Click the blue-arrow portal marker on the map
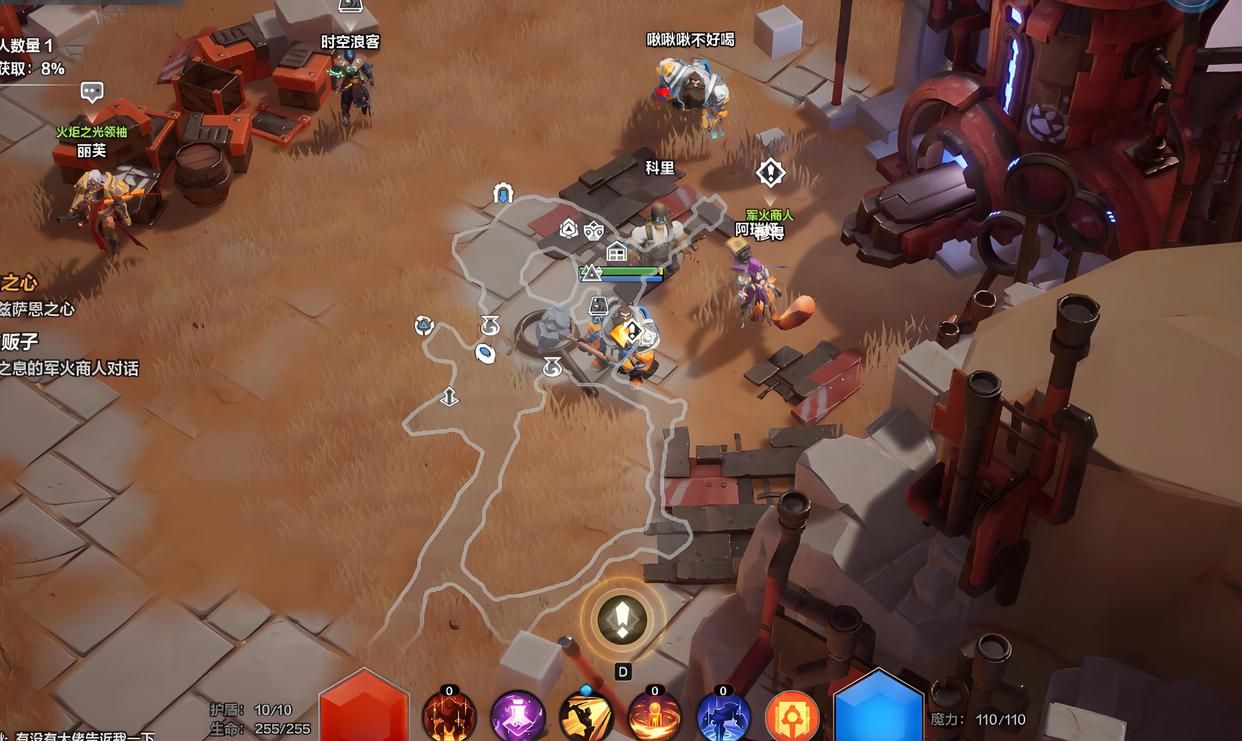Viewport: 1242px width, 741px height. click(x=503, y=193)
